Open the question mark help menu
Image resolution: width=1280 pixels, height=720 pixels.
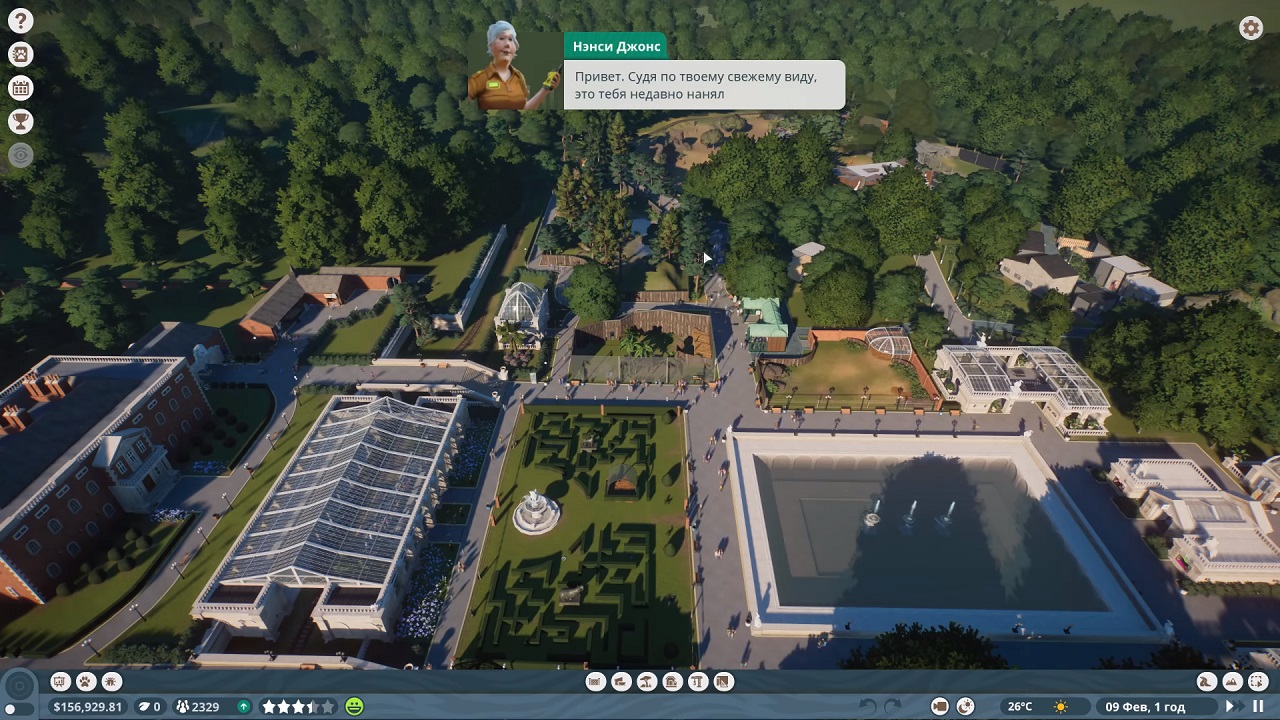(20, 21)
